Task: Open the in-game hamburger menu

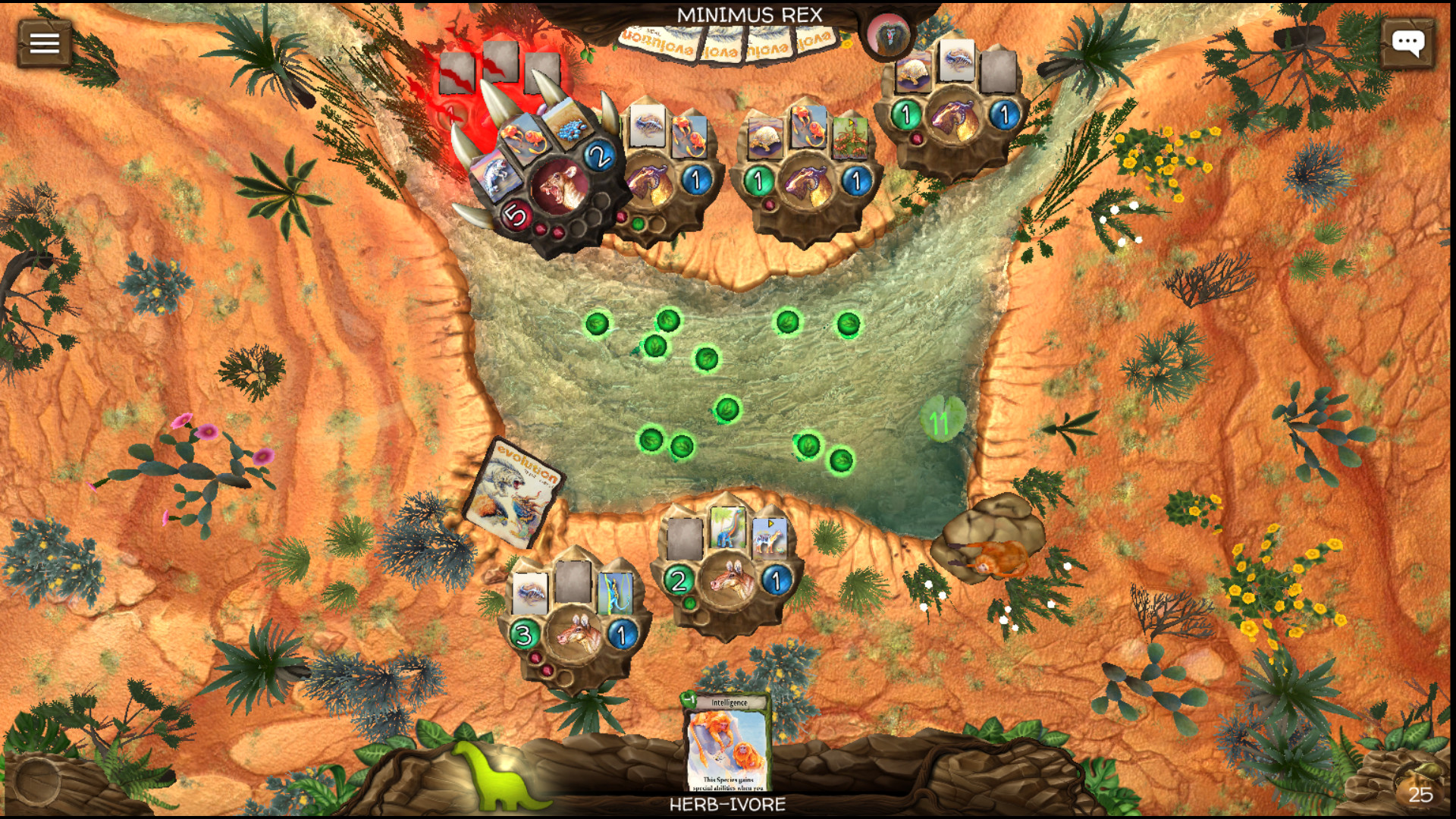Action: [42, 42]
